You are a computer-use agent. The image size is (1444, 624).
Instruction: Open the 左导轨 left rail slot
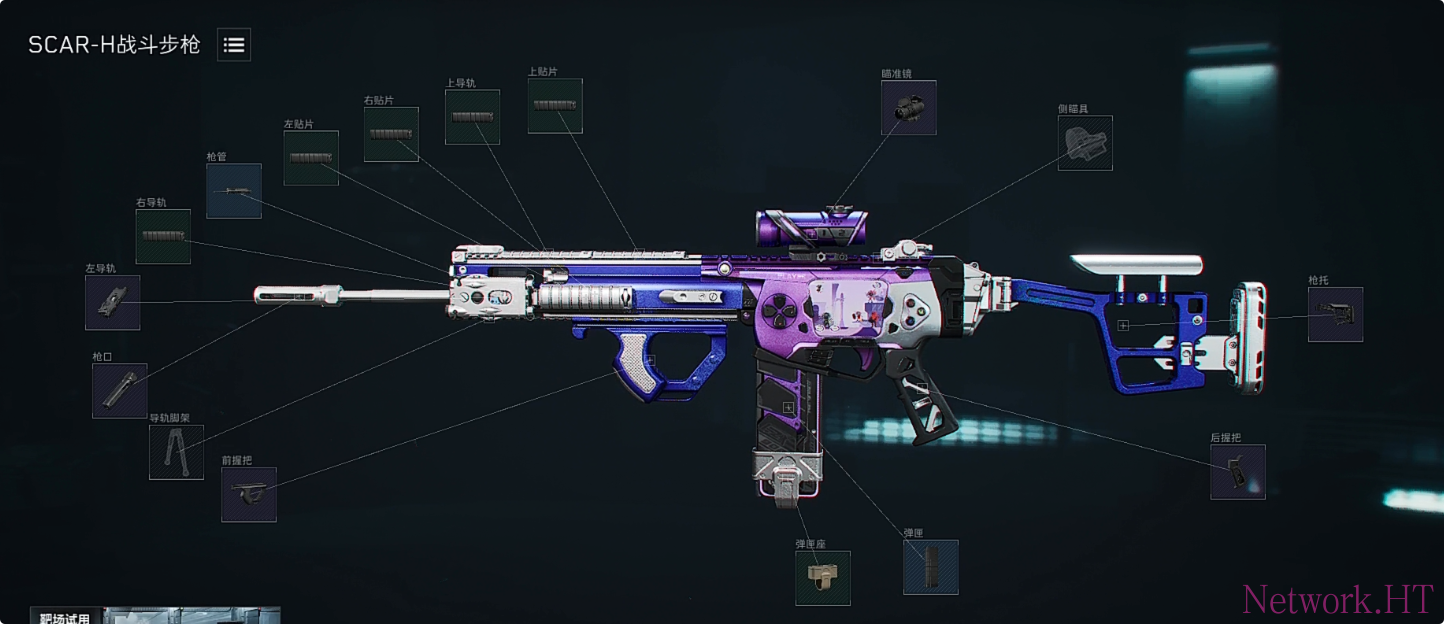point(113,302)
